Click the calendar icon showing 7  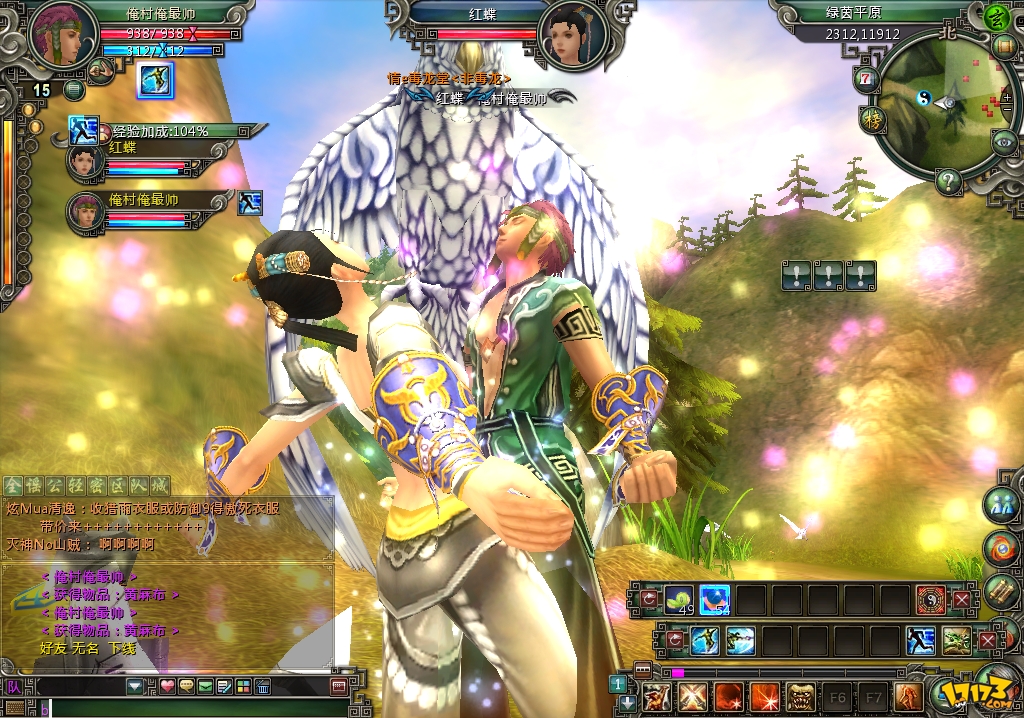click(x=866, y=77)
